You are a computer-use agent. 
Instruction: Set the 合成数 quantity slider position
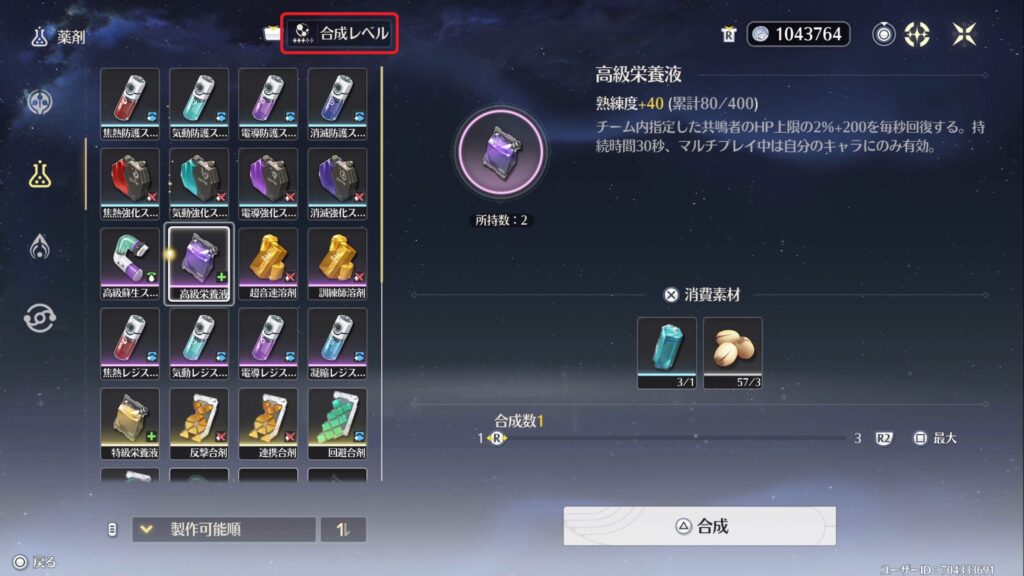pyautogui.click(x=497, y=438)
